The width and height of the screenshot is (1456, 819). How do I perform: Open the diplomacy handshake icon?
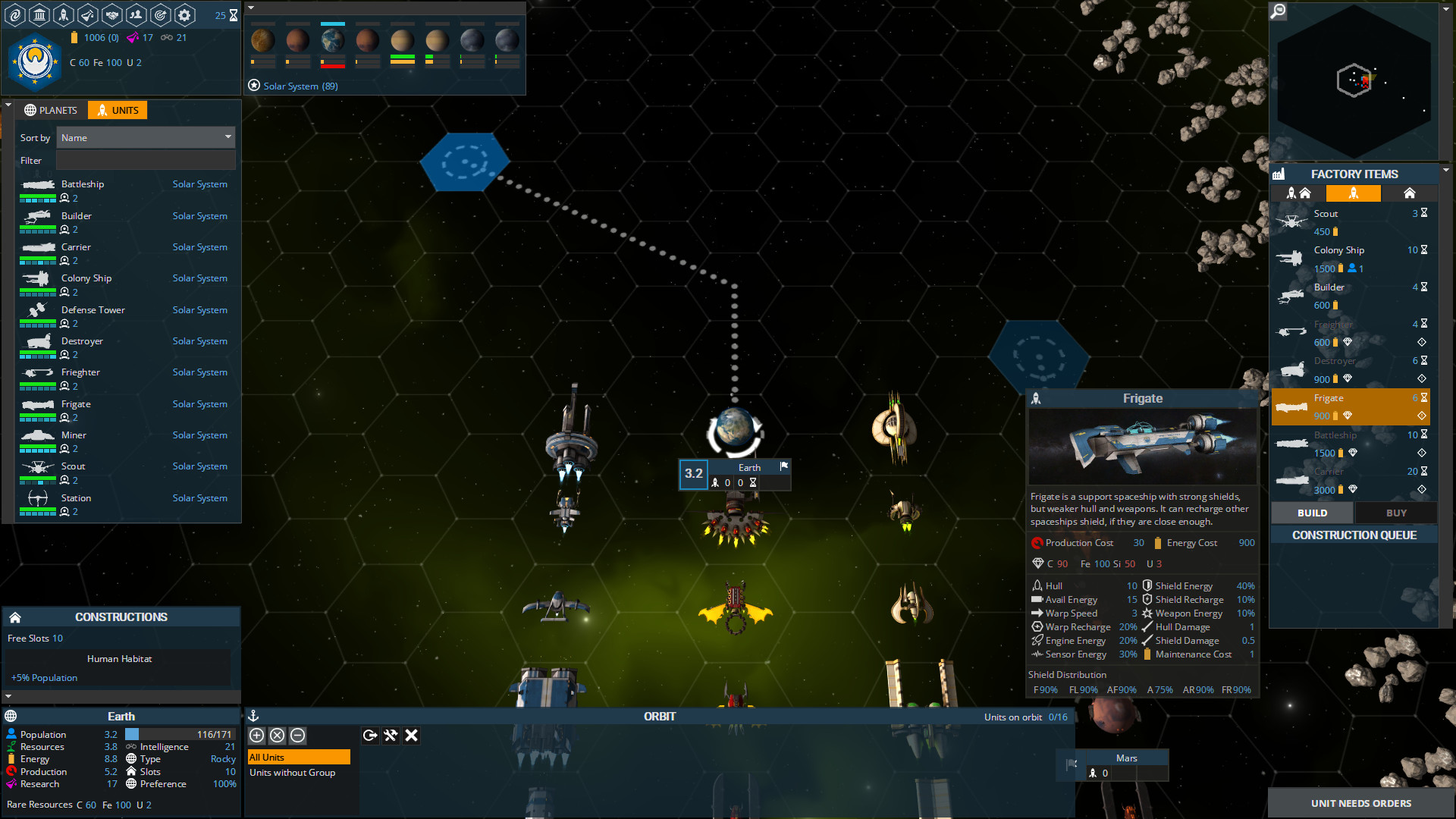111,14
